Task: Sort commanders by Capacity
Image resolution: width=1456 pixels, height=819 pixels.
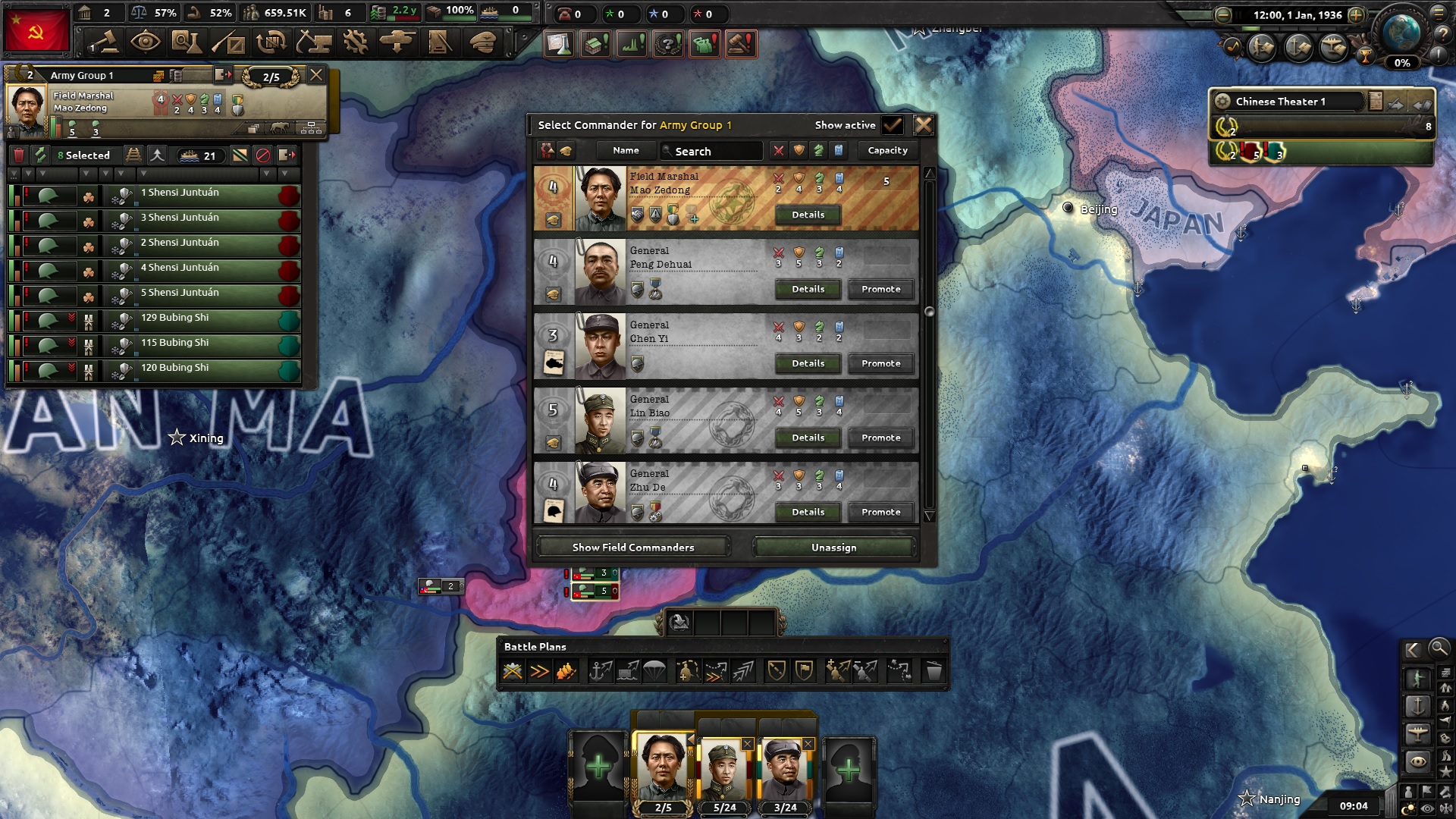Action: pyautogui.click(x=887, y=150)
